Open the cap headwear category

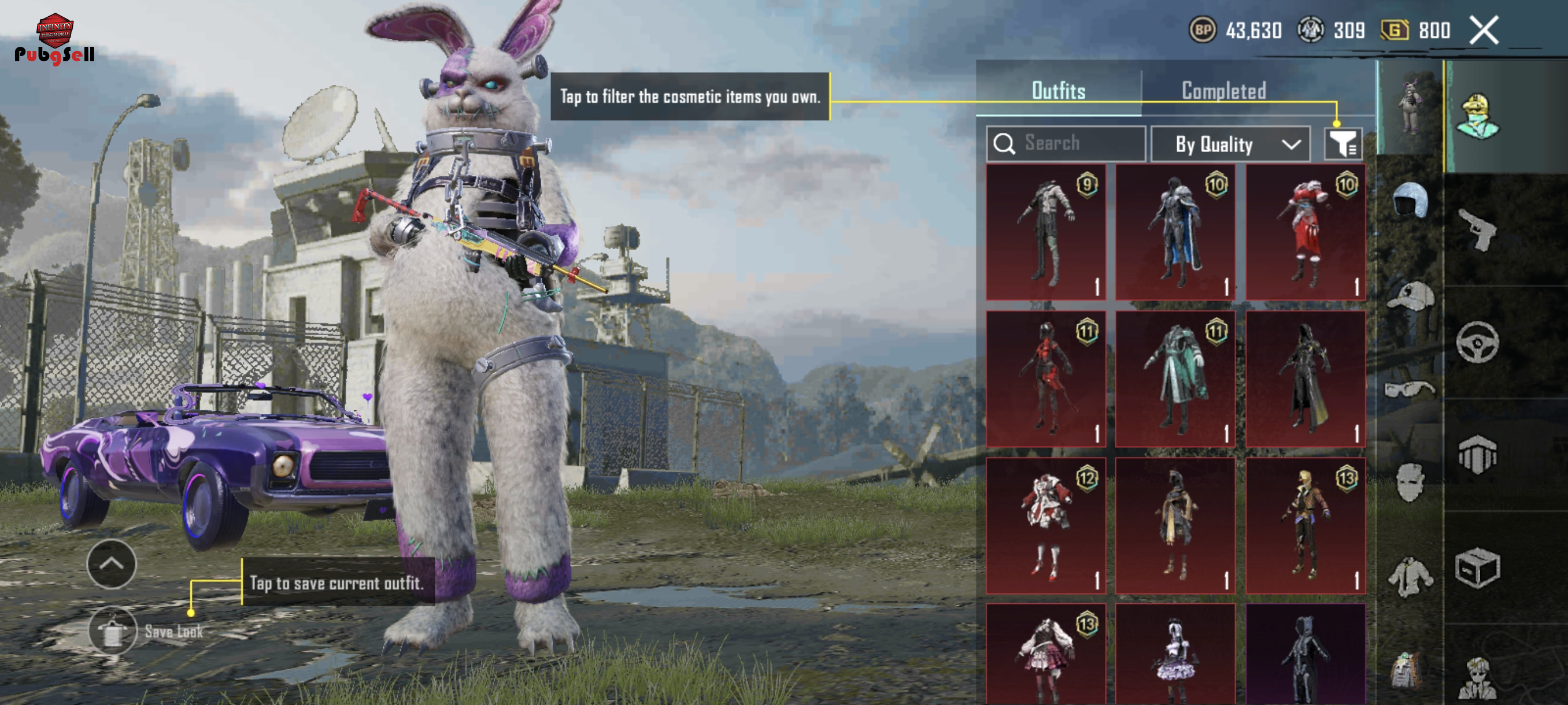tap(1409, 296)
